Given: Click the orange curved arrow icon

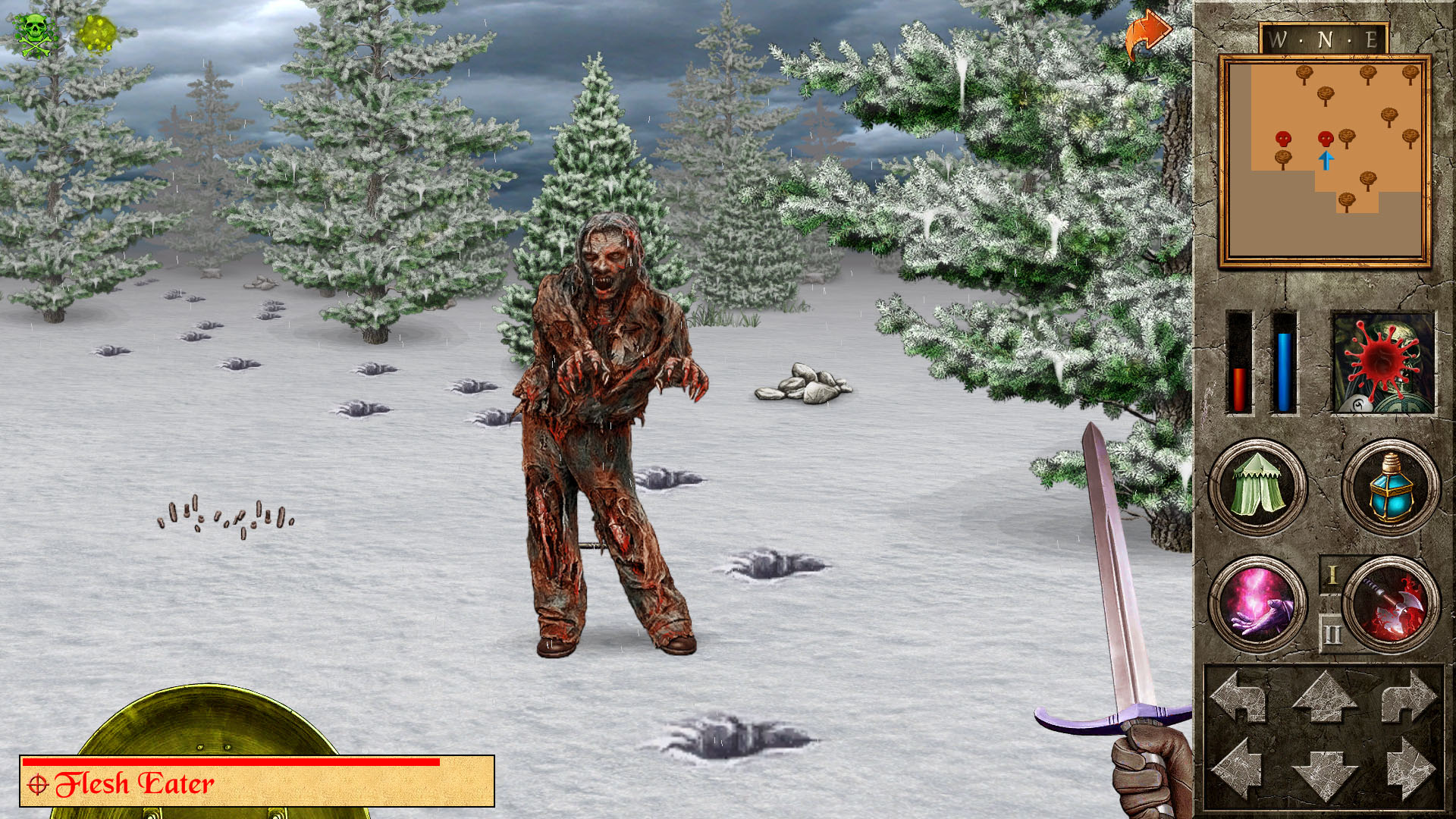Looking at the screenshot, I should pos(1148,34).
